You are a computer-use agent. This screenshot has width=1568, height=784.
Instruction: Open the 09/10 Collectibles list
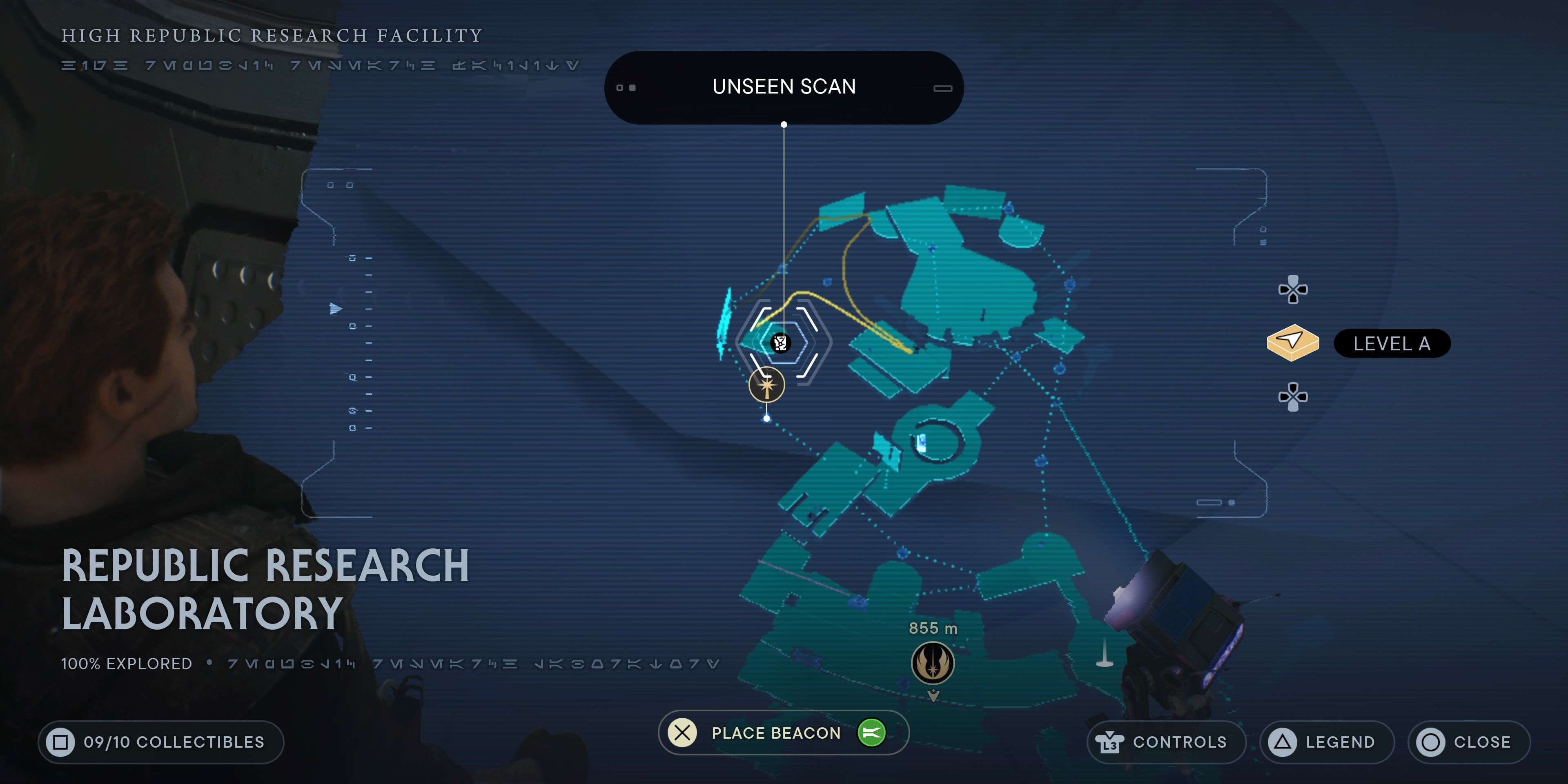coord(161,742)
